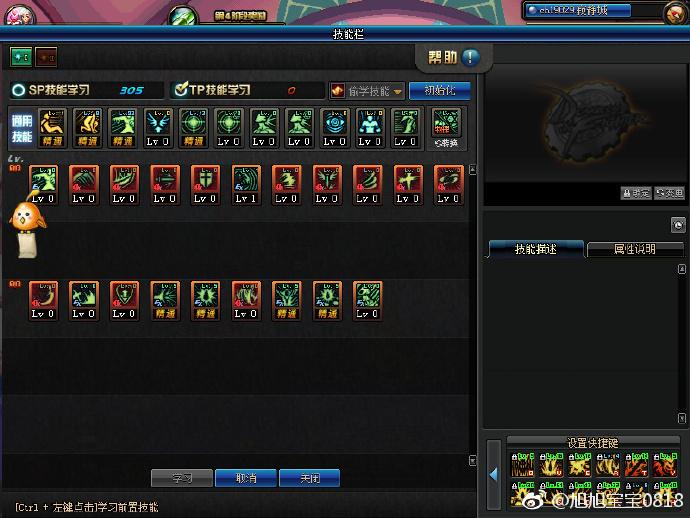
Task: Open the skill filter dropdown
Action: [367, 91]
